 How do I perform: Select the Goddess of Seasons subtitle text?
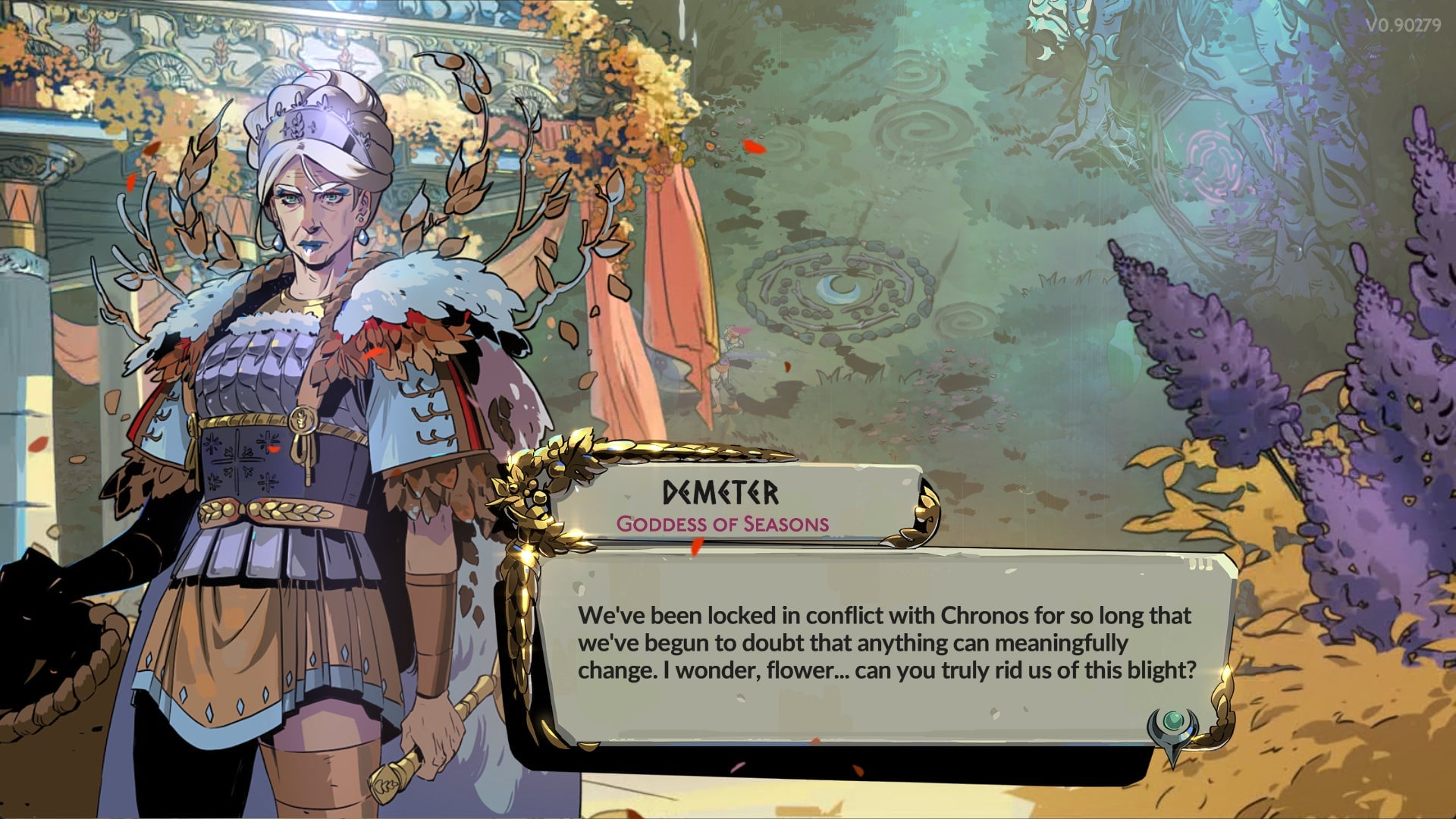tap(724, 523)
